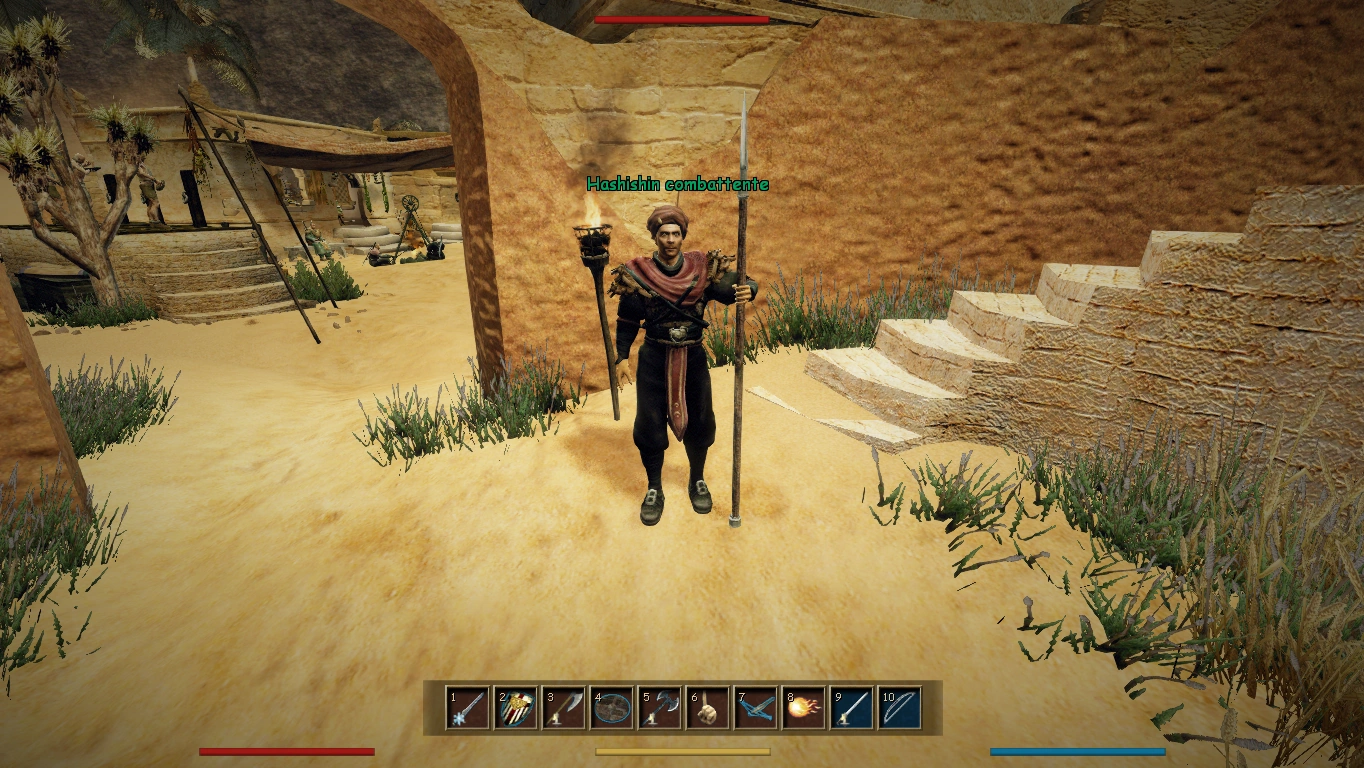Image resolution: width=1364 pixels, height=768 pixels.
Task: Activate the fireball spell in slot 8
Action: click(803, 708)
